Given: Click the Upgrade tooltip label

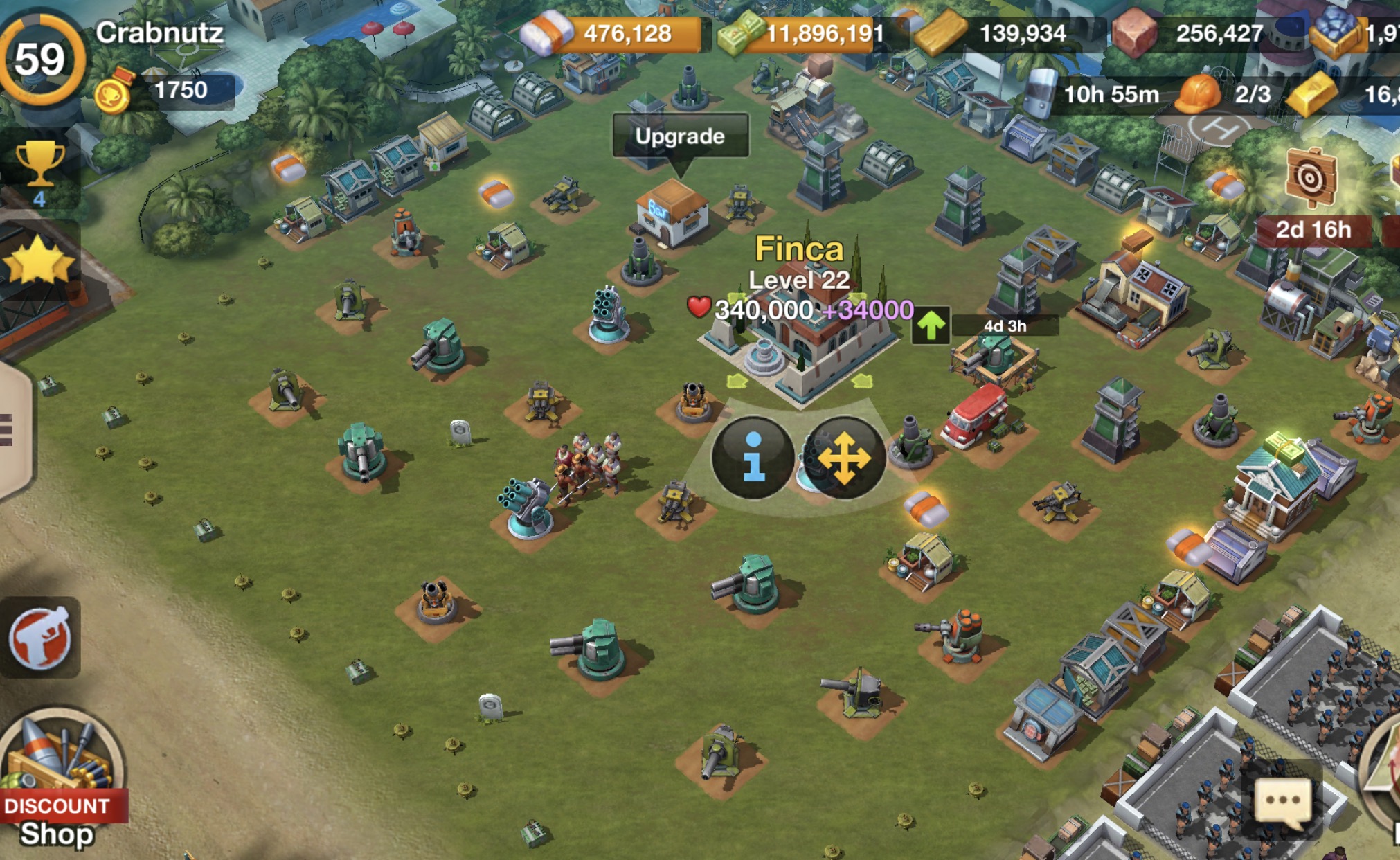Looking at the screenshot, I should [680, 136].
